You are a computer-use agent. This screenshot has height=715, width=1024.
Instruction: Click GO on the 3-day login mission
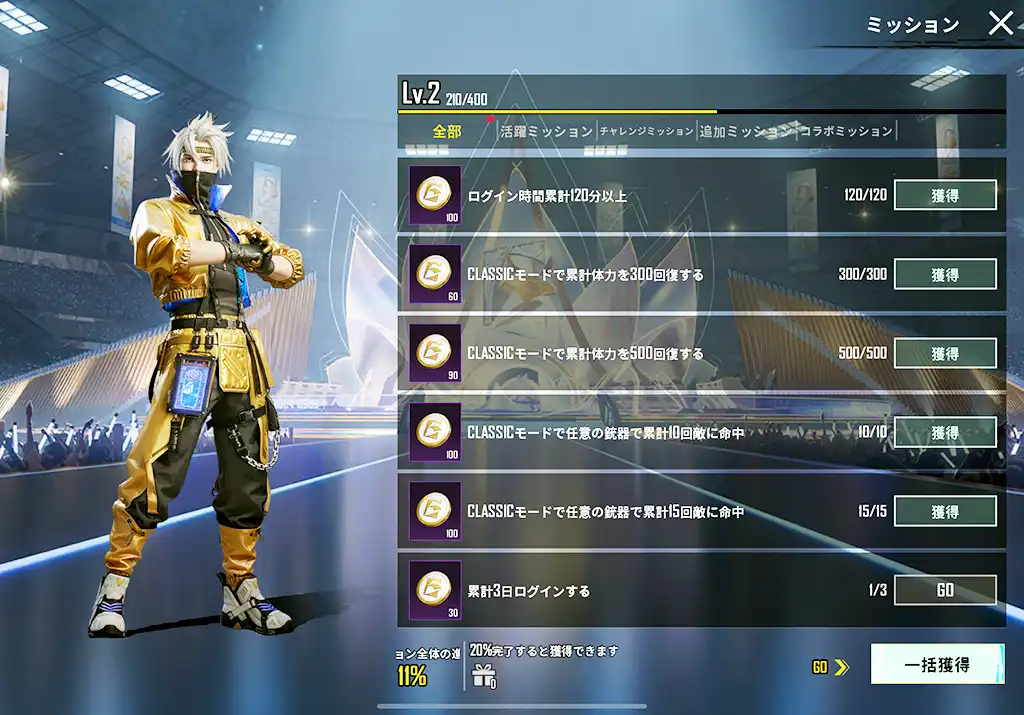(944, 590)
